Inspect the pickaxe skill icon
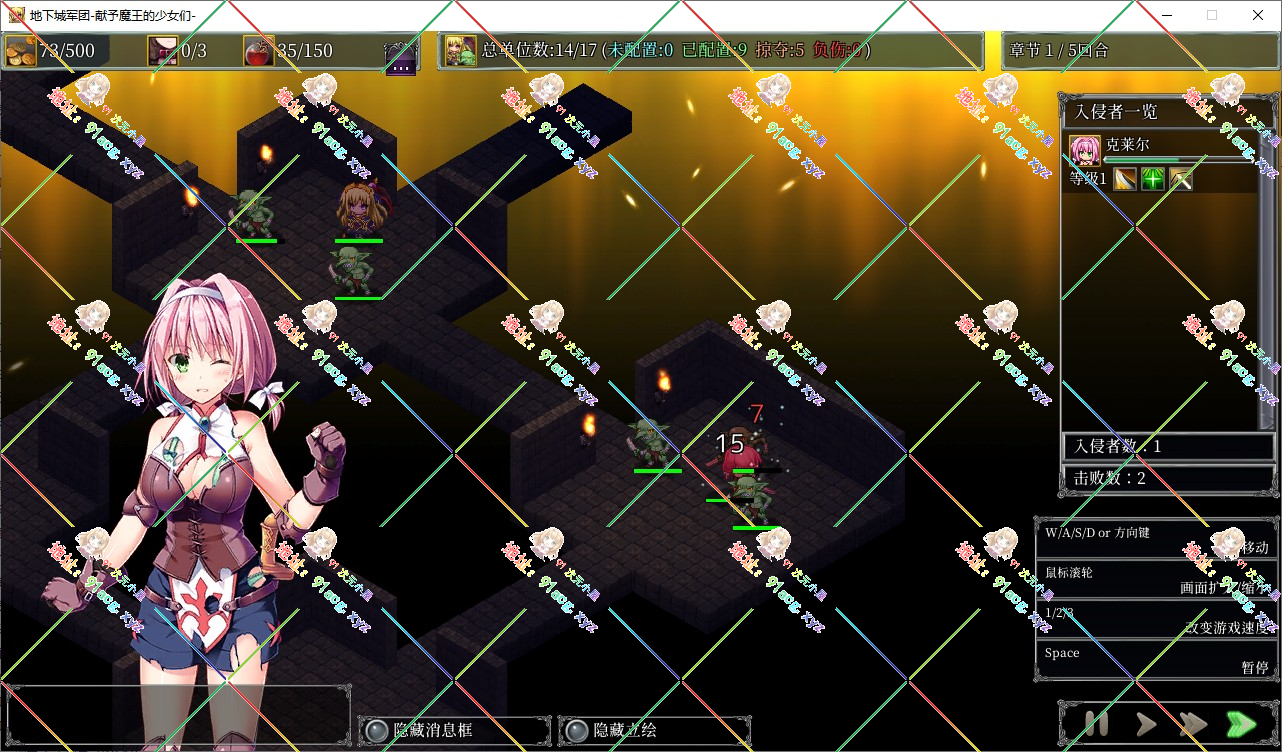 (x=1181, y=180)
